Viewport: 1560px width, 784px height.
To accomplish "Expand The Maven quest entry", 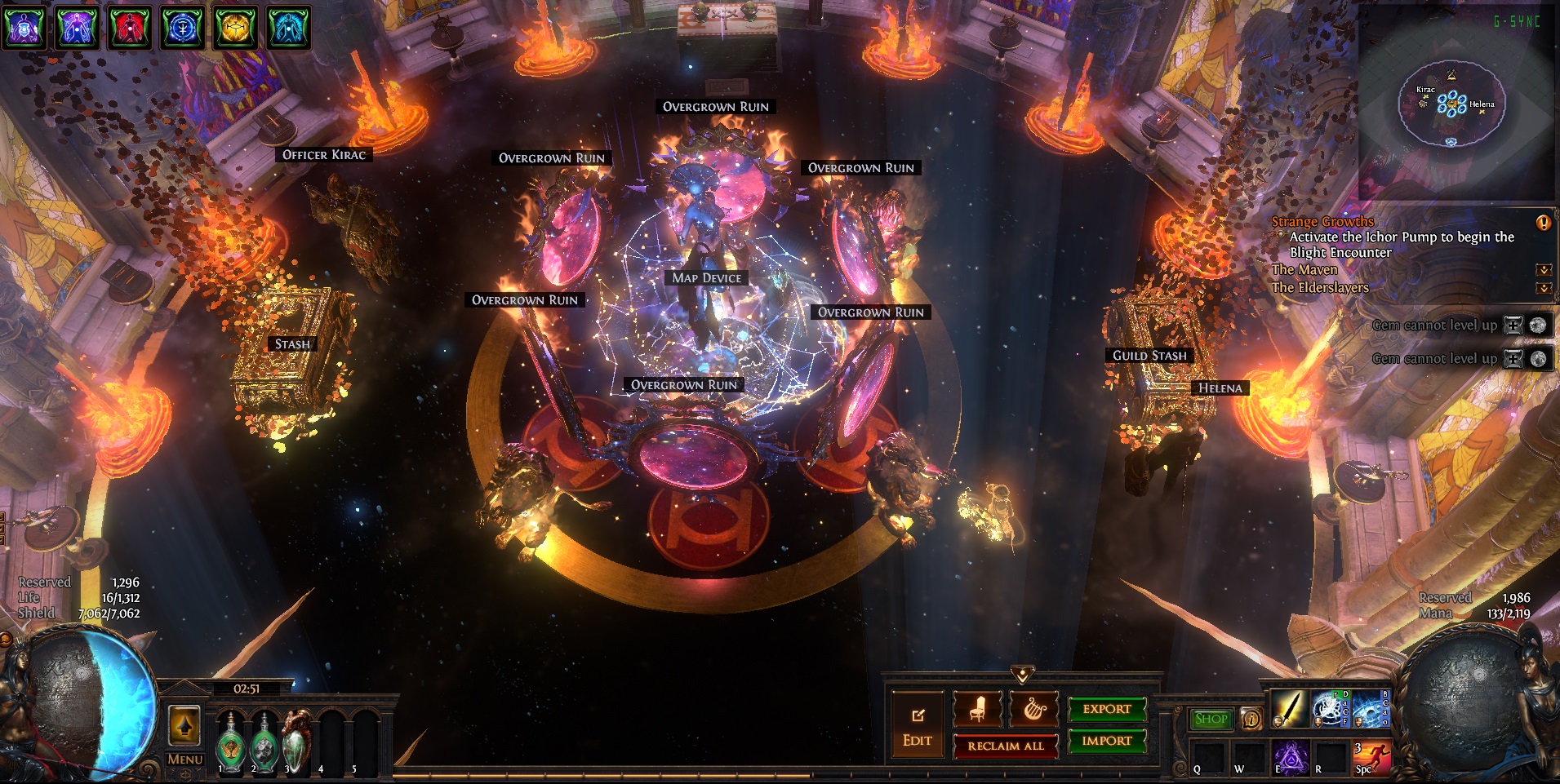I will click(x=1543, y=270).
